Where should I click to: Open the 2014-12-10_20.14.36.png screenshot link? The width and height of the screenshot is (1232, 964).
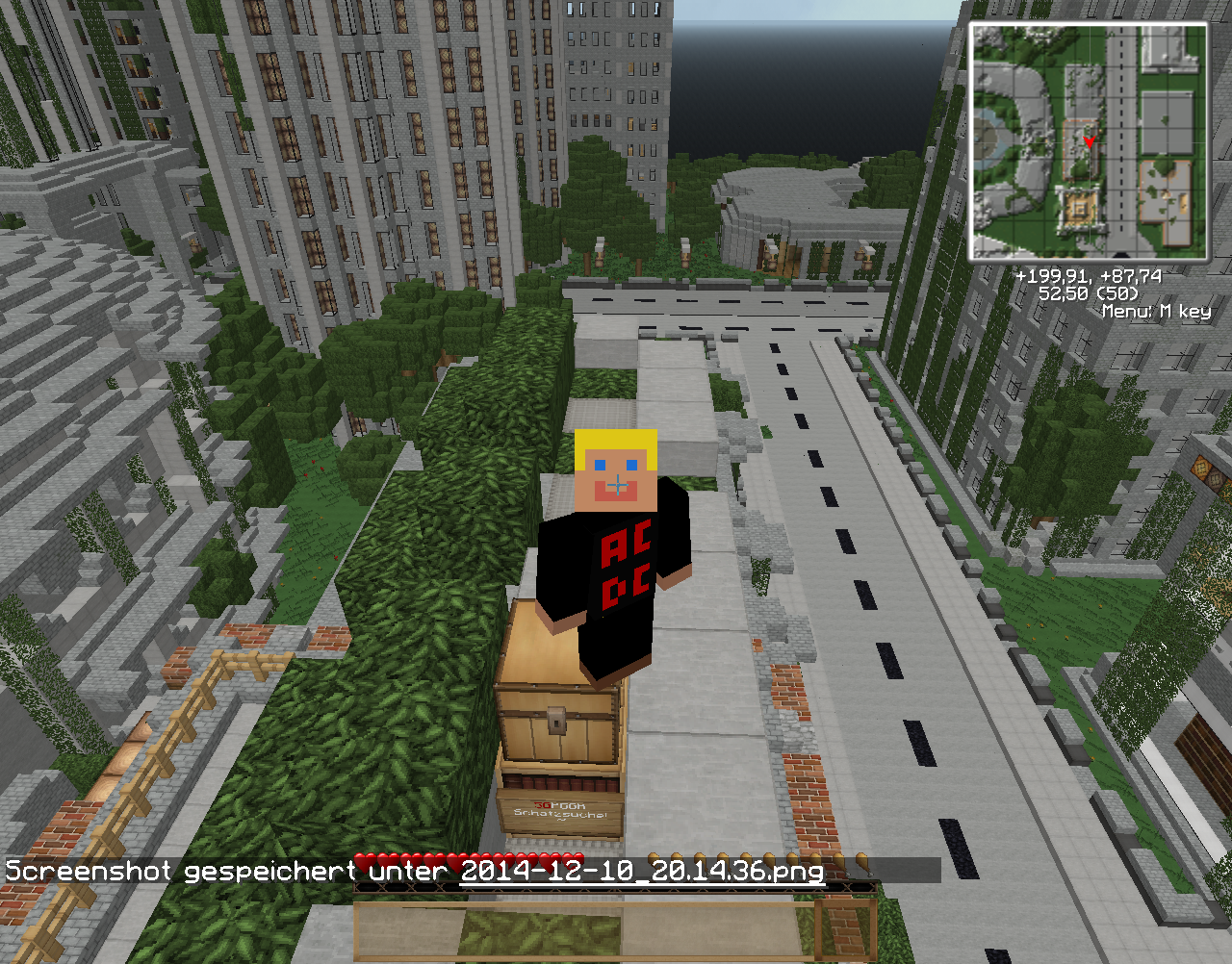(x=642, y=872)
